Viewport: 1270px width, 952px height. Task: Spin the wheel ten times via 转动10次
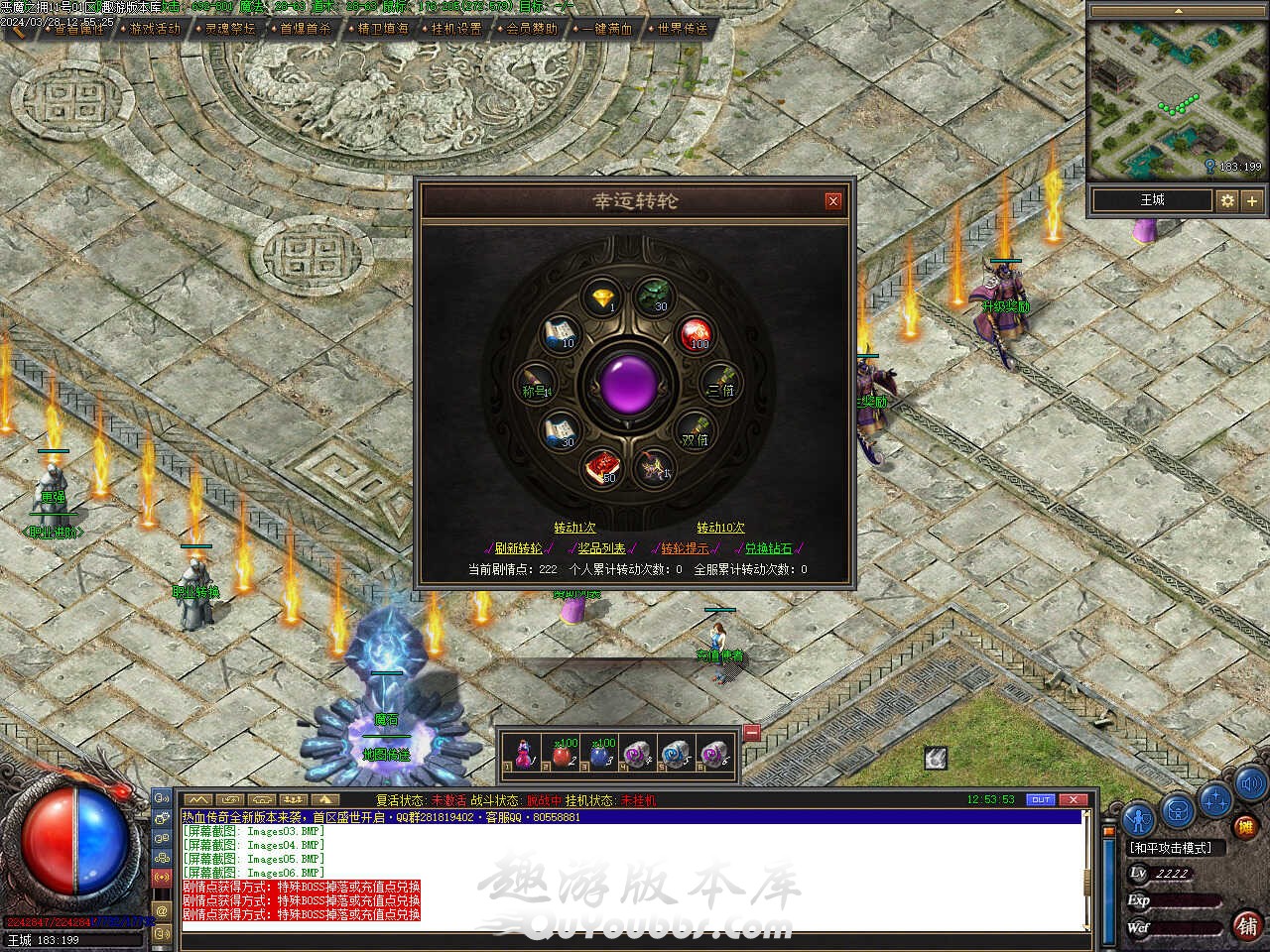(x=720, y=528)
